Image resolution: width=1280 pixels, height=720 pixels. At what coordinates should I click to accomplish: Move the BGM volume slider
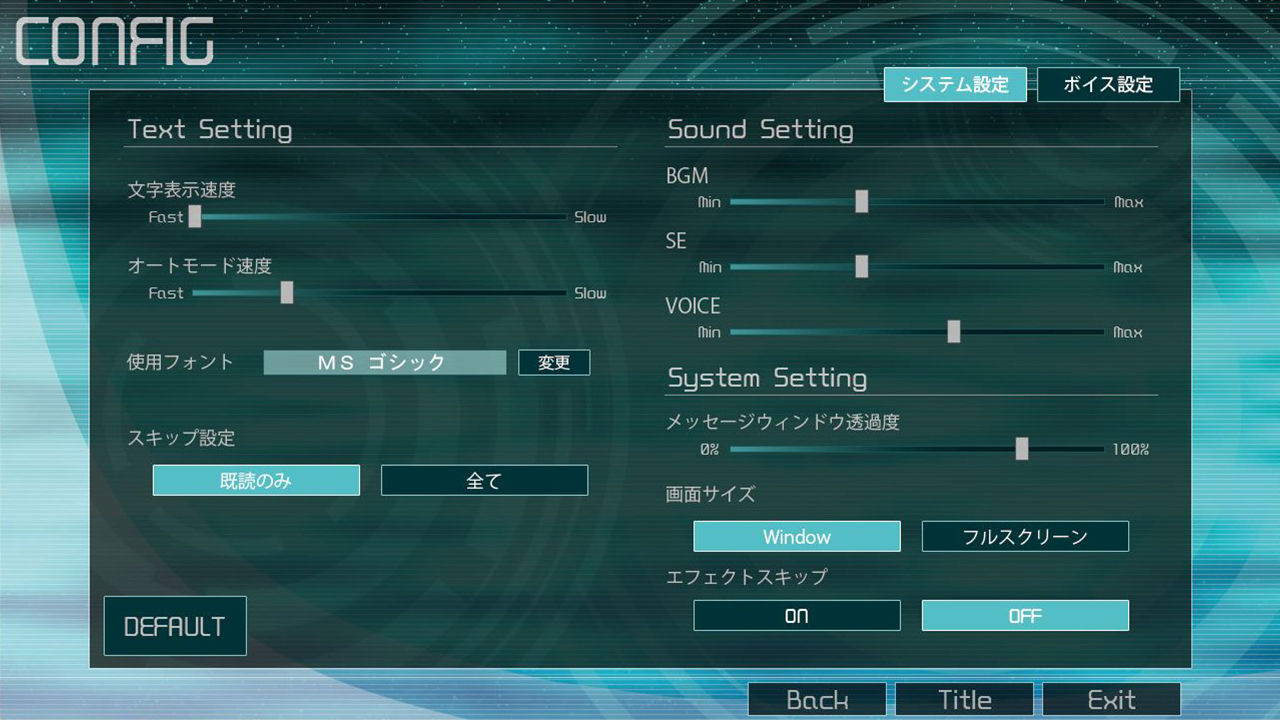[x=862, y=201]
